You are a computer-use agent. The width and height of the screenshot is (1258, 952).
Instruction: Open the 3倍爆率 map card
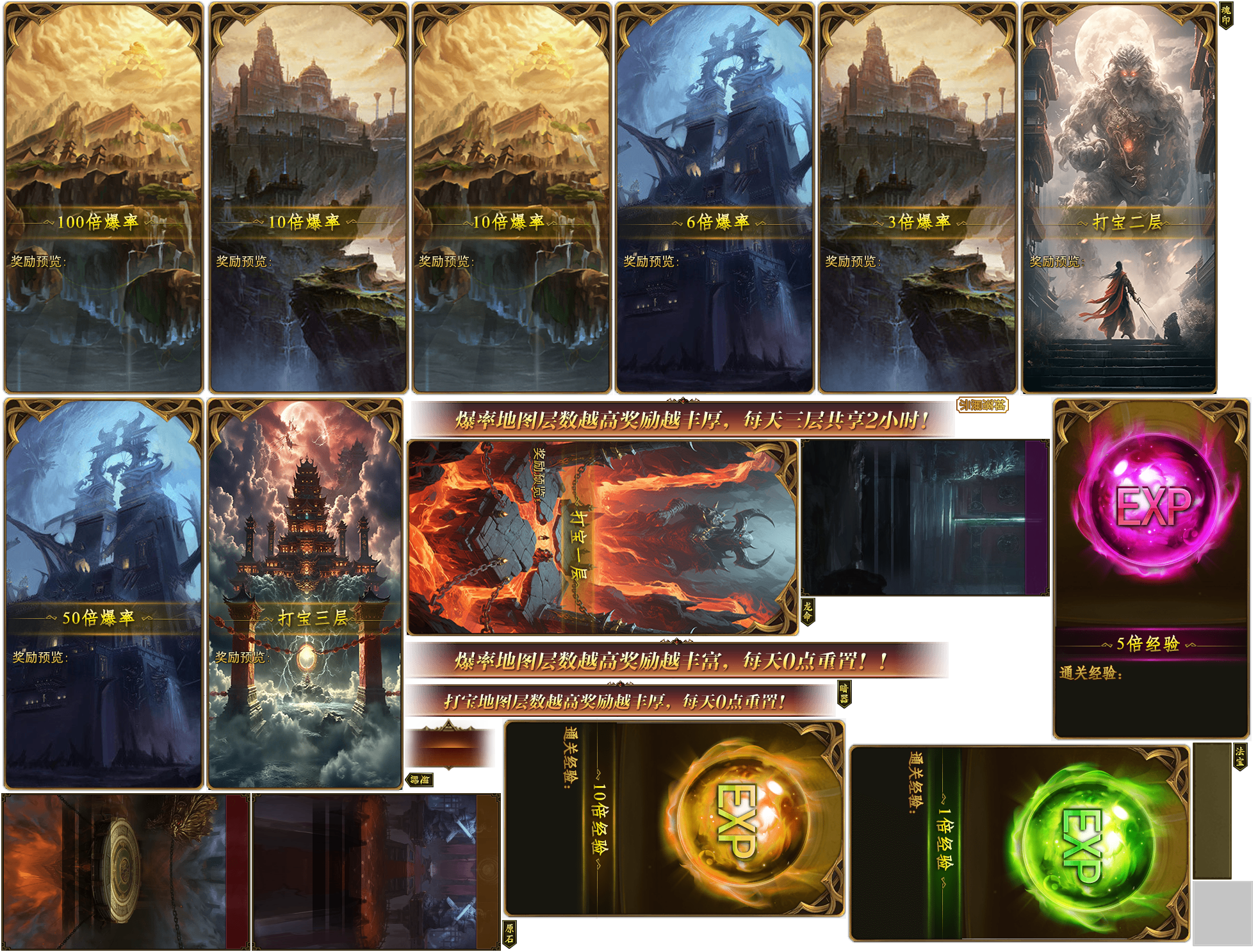(917, 197)
